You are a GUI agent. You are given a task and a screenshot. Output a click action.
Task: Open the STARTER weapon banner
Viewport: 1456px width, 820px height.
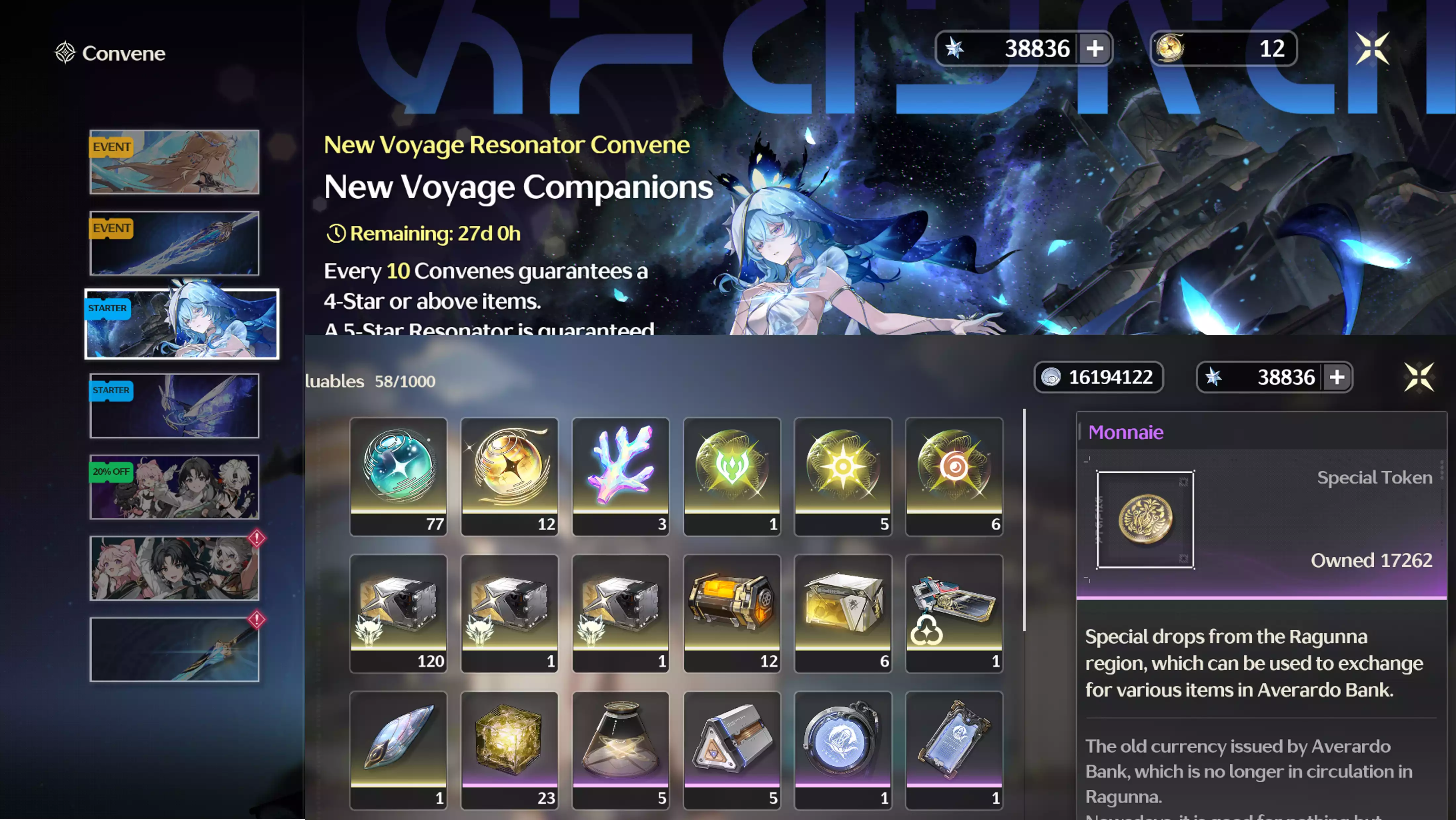[x=174, y=406]
